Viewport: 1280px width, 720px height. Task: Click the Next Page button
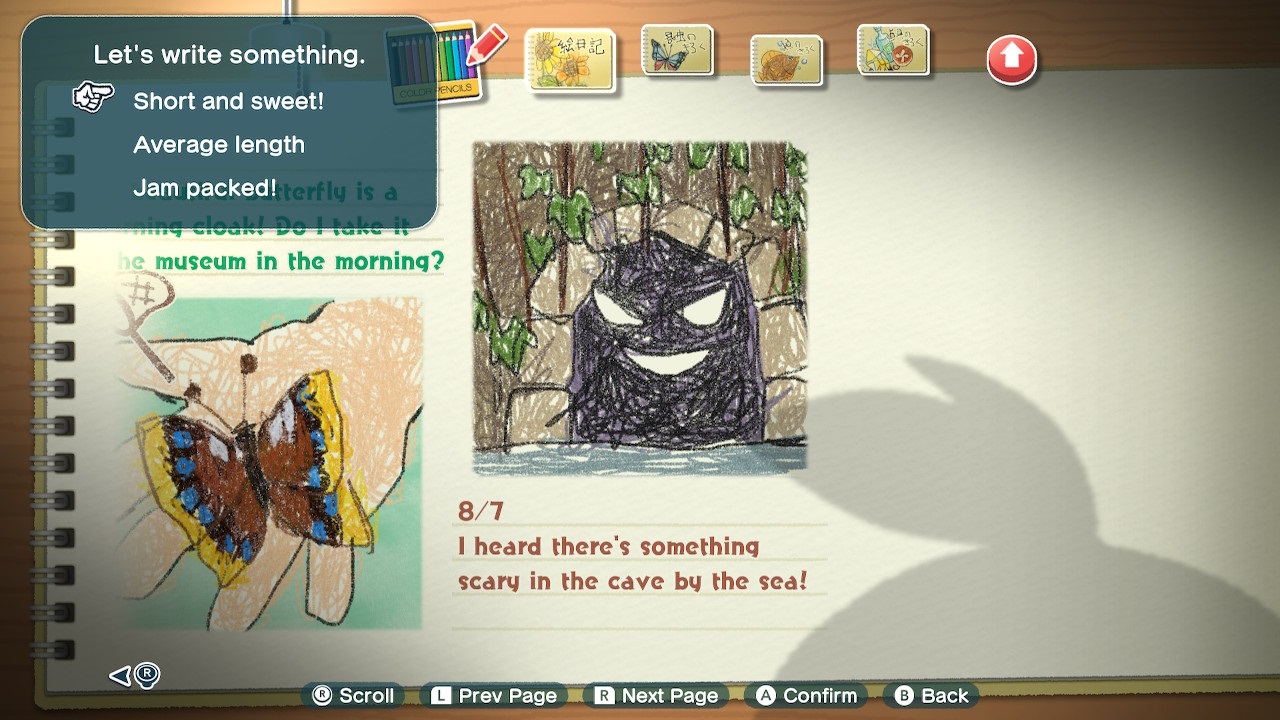[658, 696]
